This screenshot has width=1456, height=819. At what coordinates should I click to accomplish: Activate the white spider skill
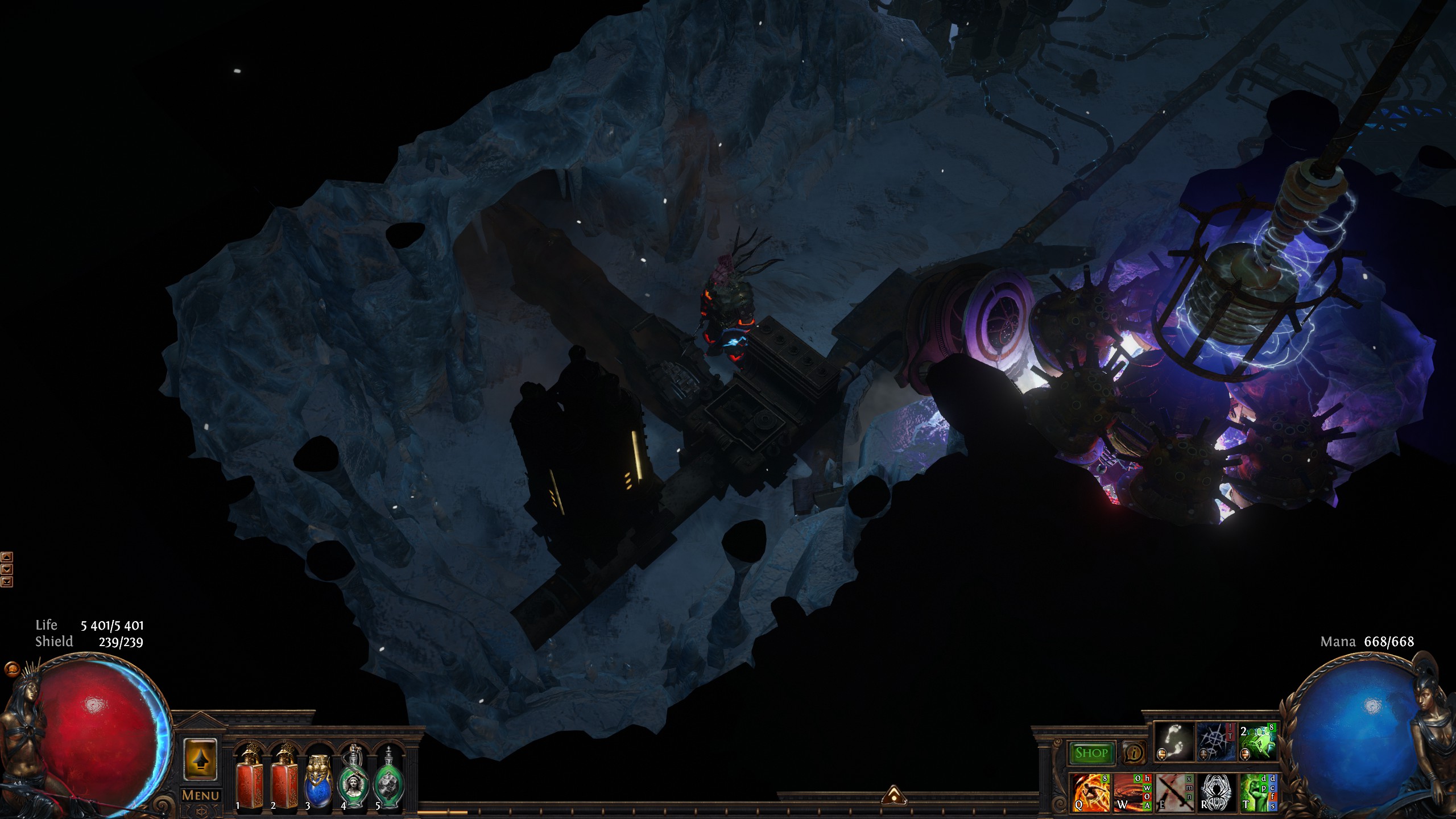coord(1216,792)
